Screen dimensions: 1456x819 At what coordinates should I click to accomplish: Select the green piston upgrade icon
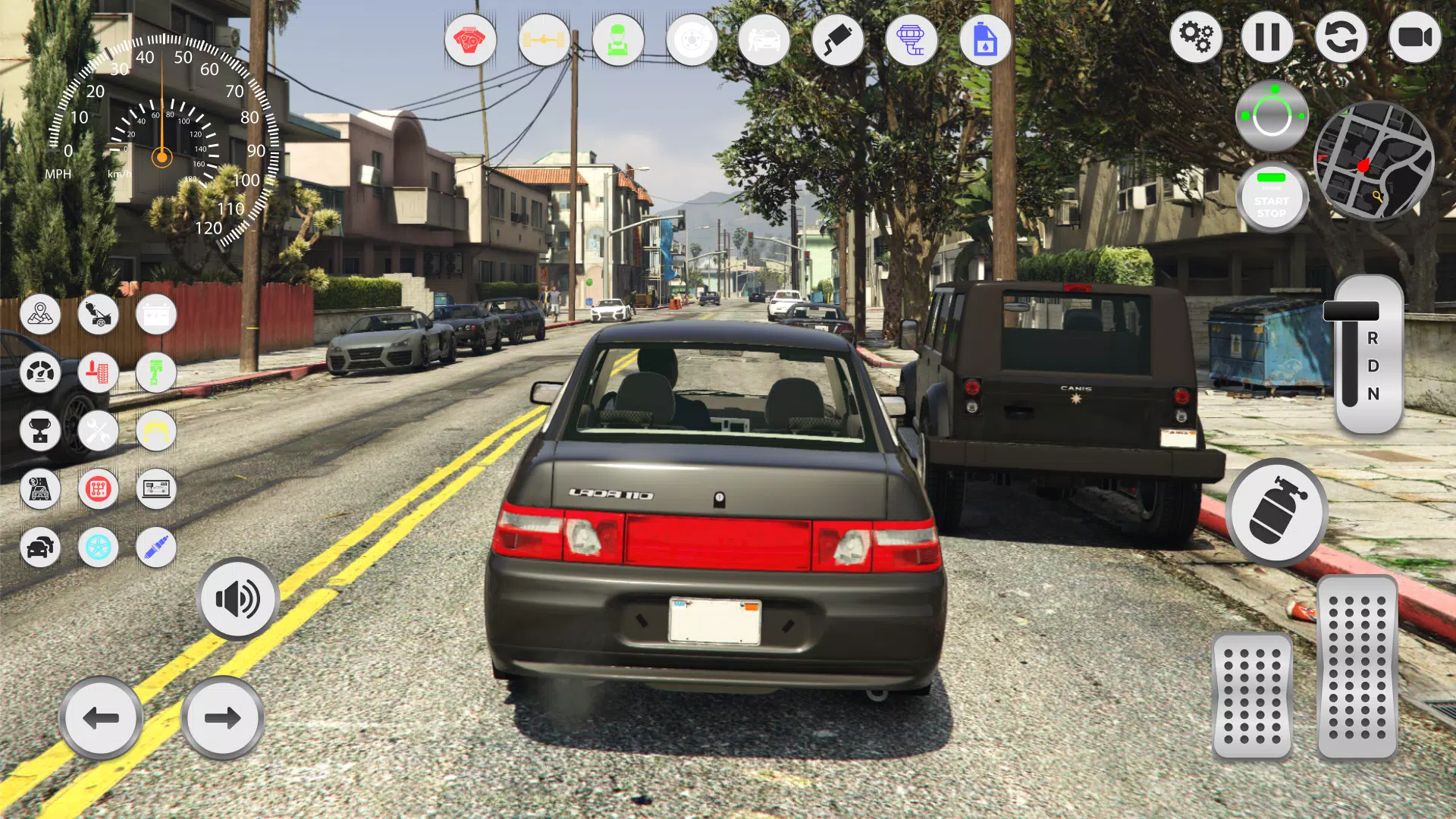click(155, 372)
